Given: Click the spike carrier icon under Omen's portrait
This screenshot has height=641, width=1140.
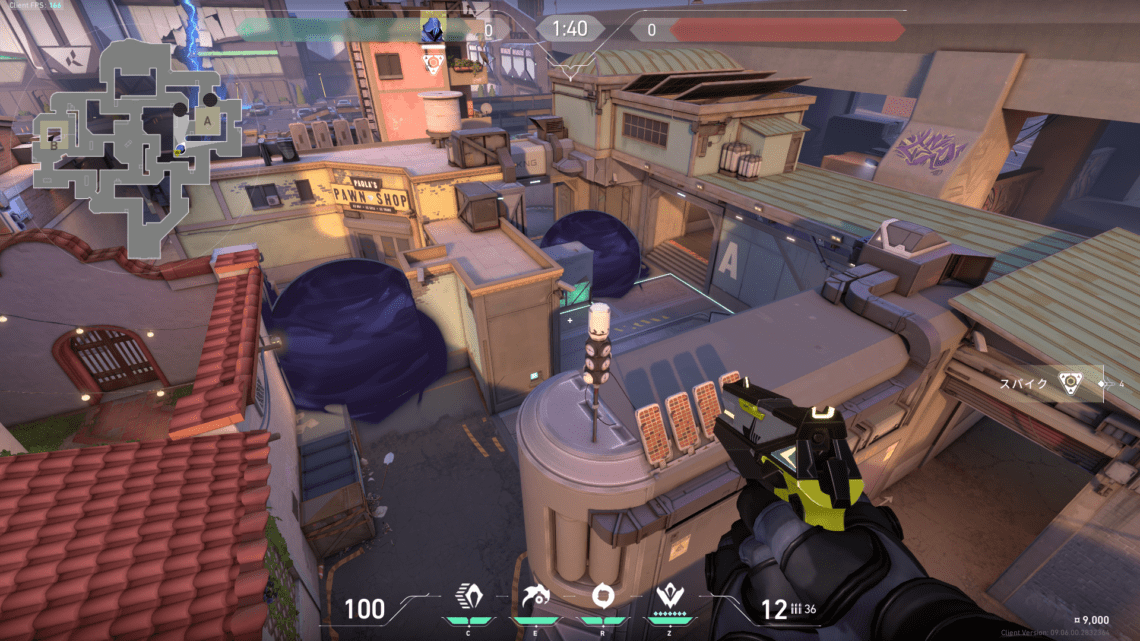Looking at the screenshot, I should (x=432, y=62).
